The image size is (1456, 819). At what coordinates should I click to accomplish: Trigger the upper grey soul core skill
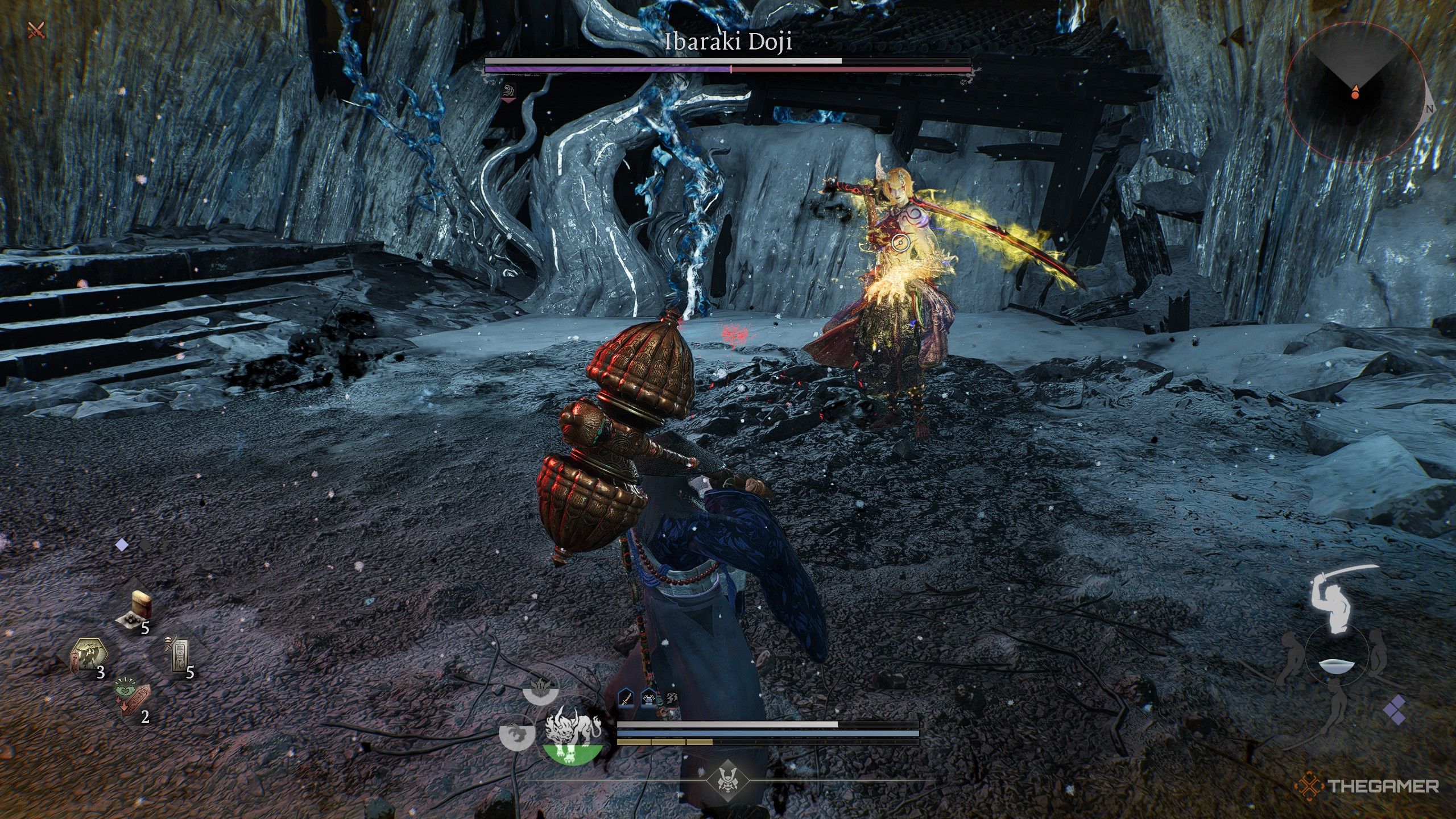tap(539, 690)
